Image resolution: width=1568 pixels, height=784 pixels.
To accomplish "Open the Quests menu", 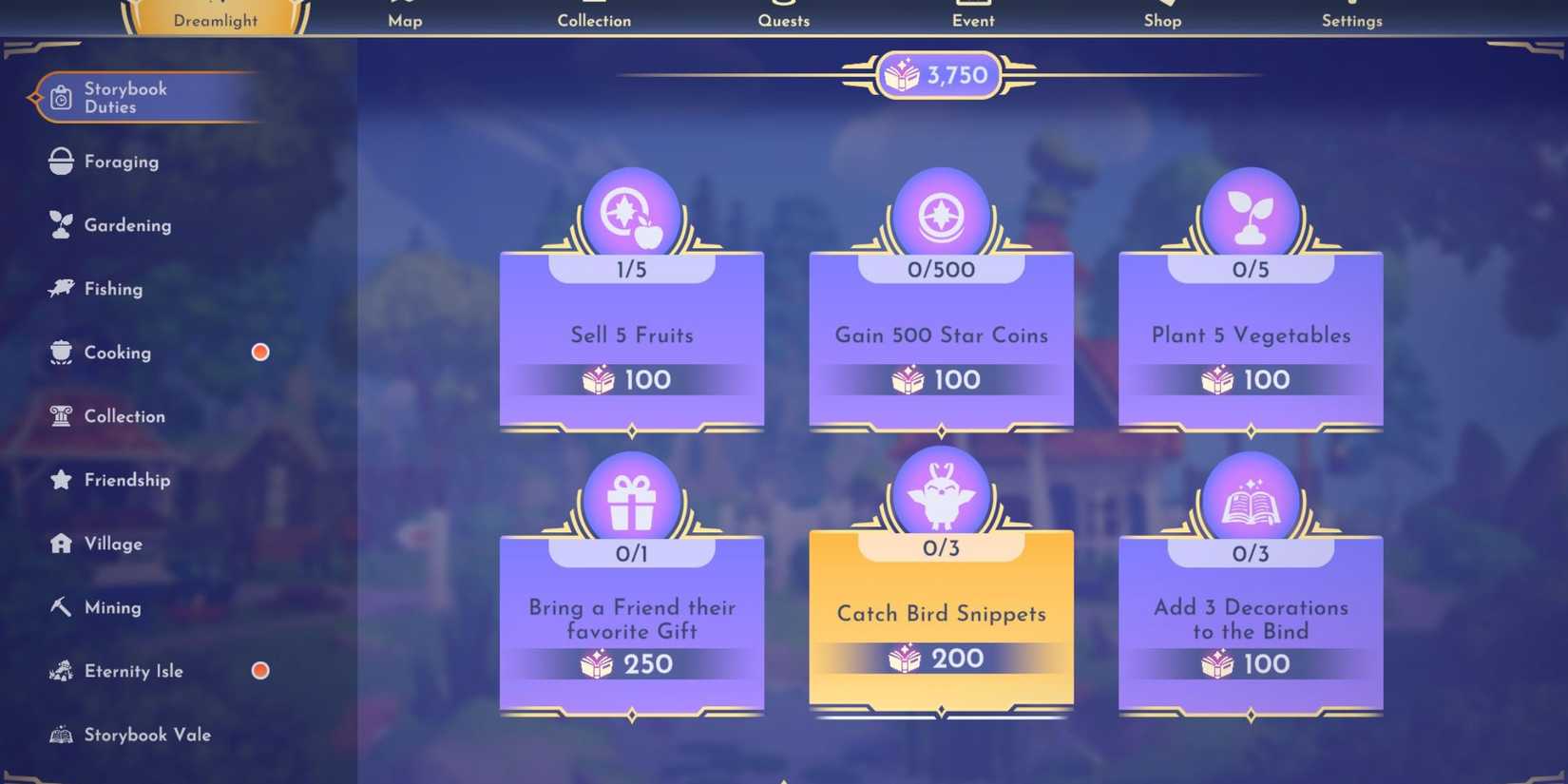I will tap(783, 19).
